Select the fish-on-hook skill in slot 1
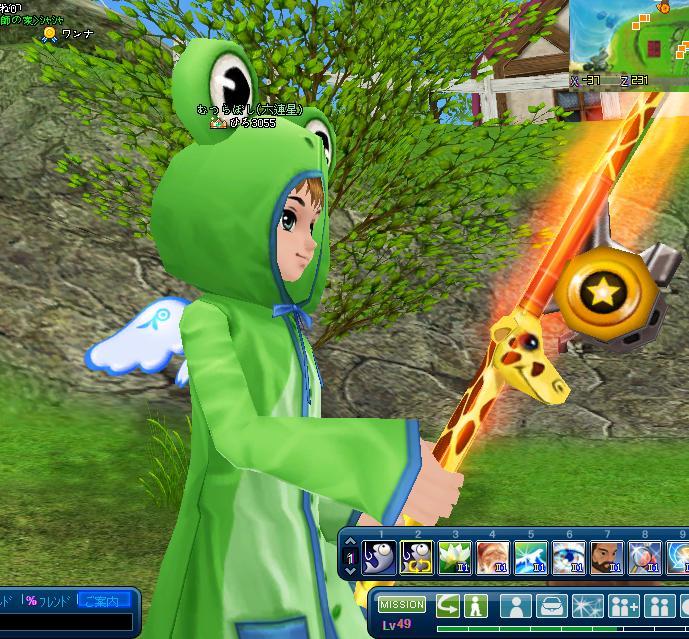 [380, 558]
